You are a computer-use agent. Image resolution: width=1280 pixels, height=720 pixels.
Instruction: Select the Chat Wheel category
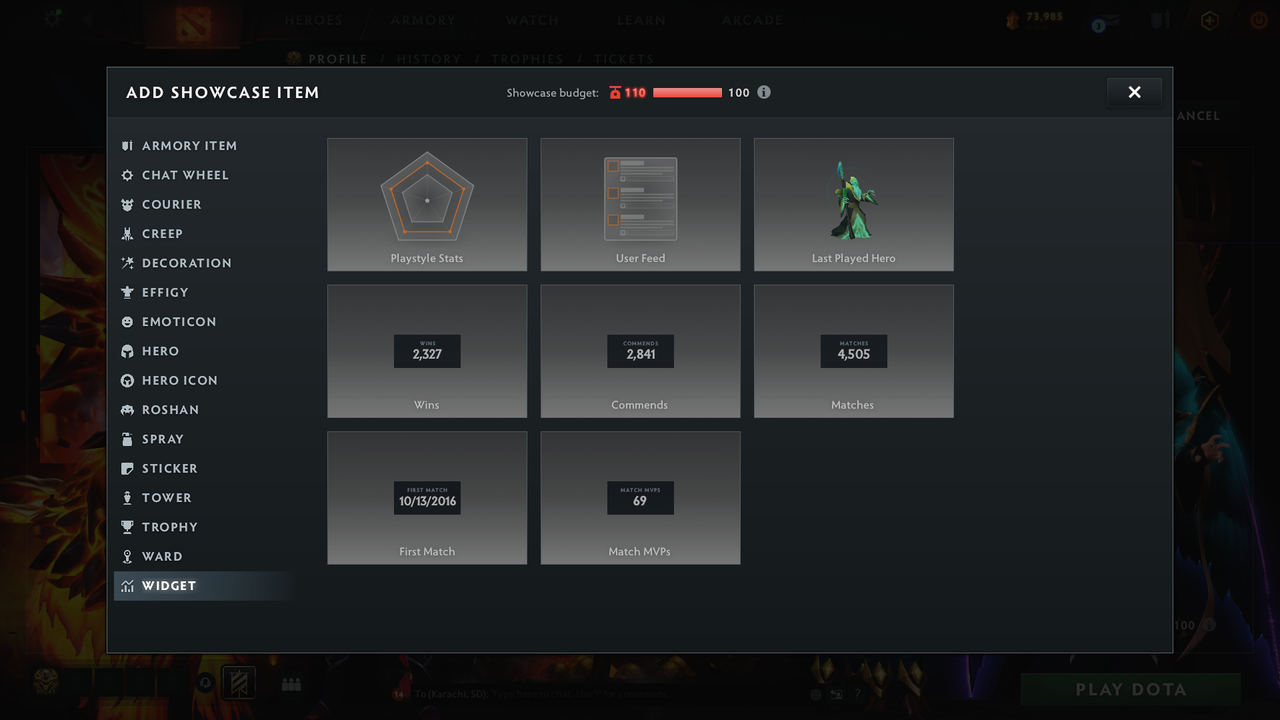click(184, 175)
